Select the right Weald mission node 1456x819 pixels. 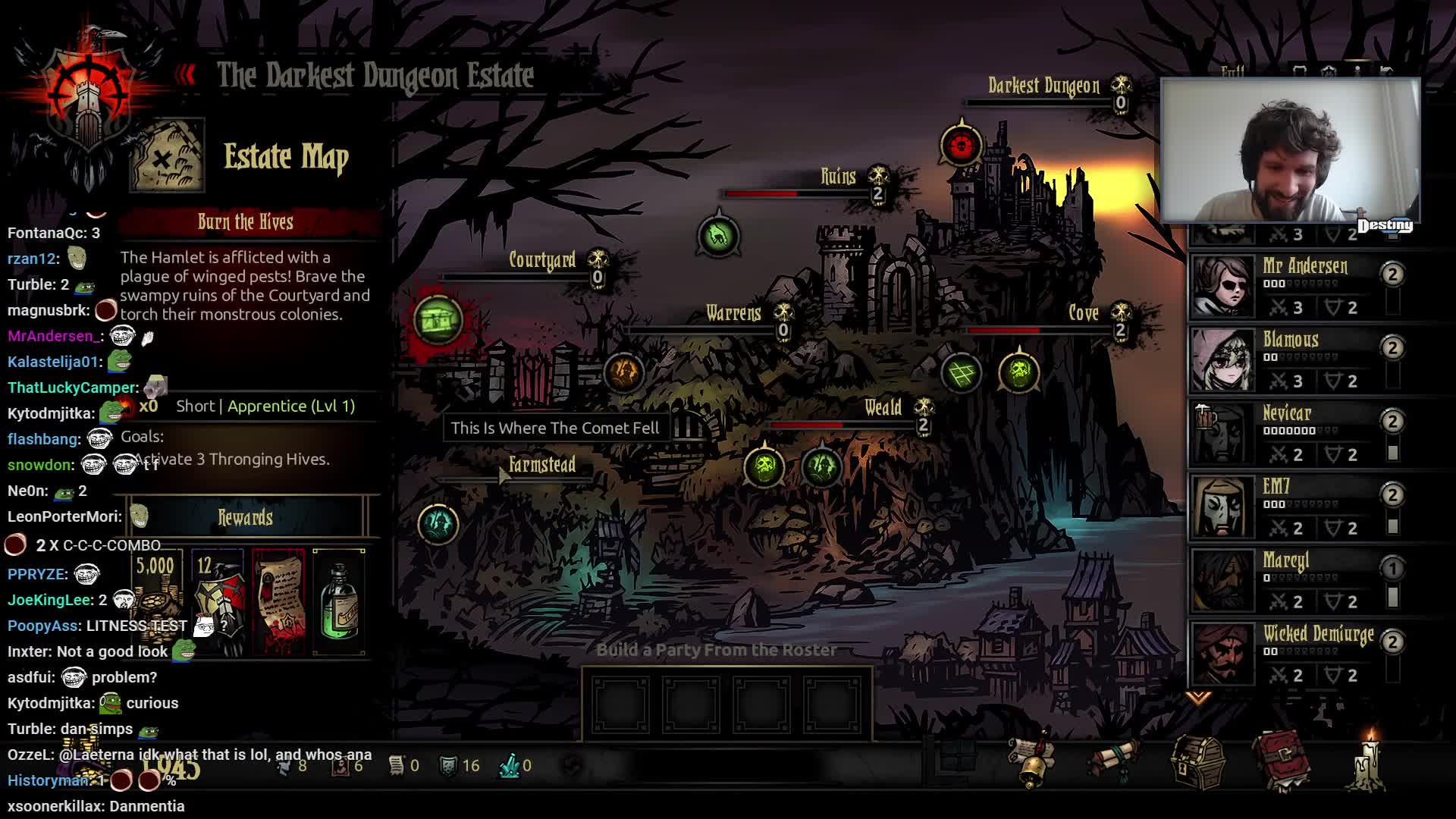click(821, 466)
